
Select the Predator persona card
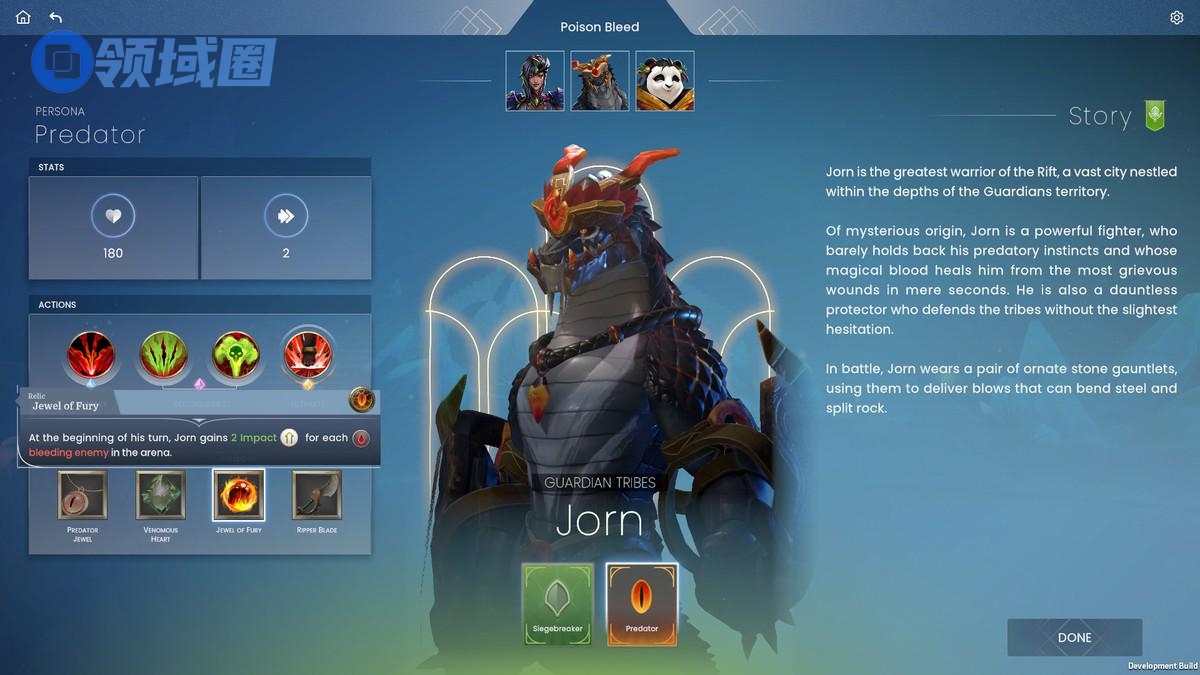point(642,604)
